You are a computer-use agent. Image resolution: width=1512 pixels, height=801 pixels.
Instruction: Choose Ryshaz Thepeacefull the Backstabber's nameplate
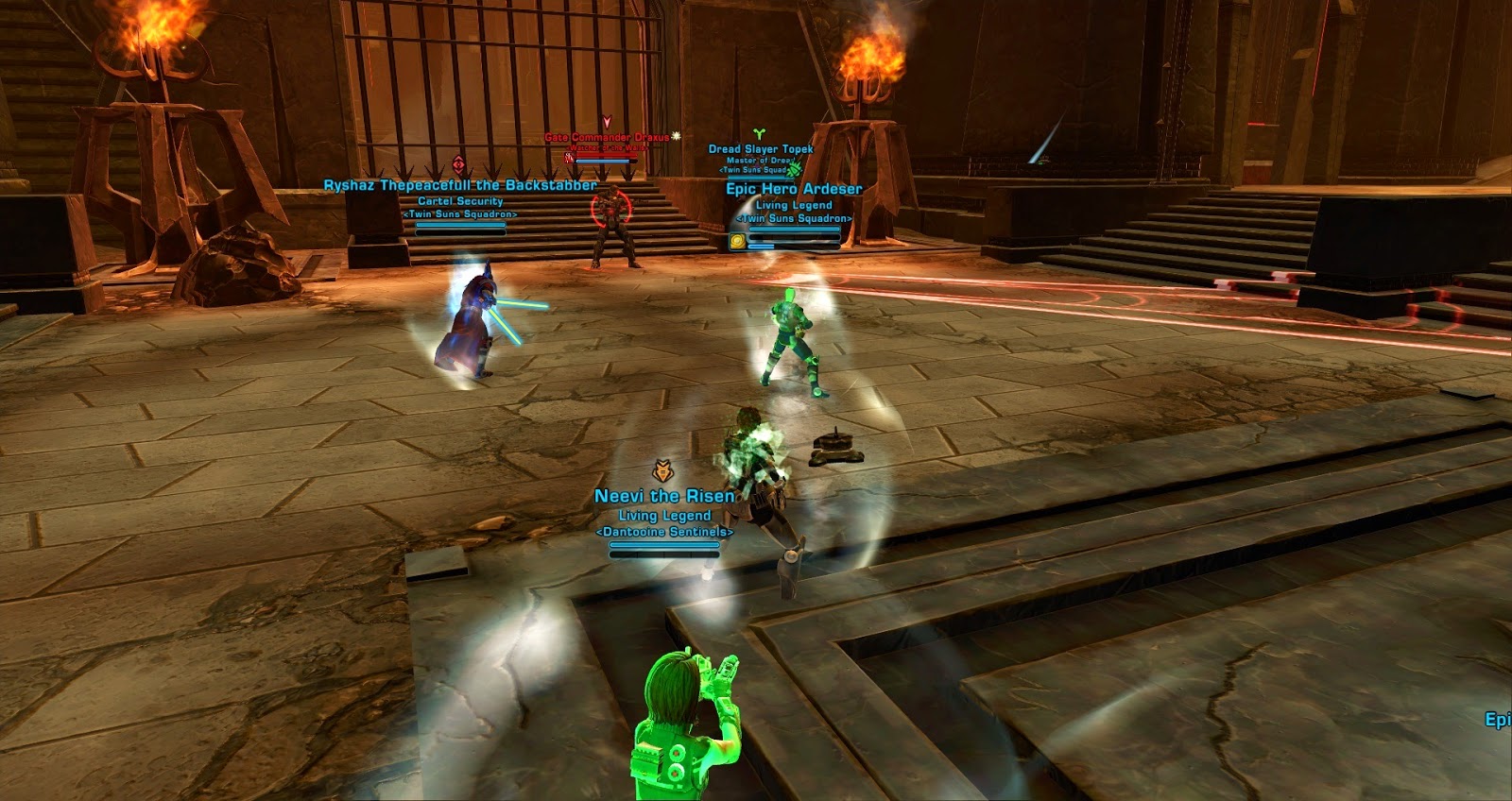click(x=460, y=186)
